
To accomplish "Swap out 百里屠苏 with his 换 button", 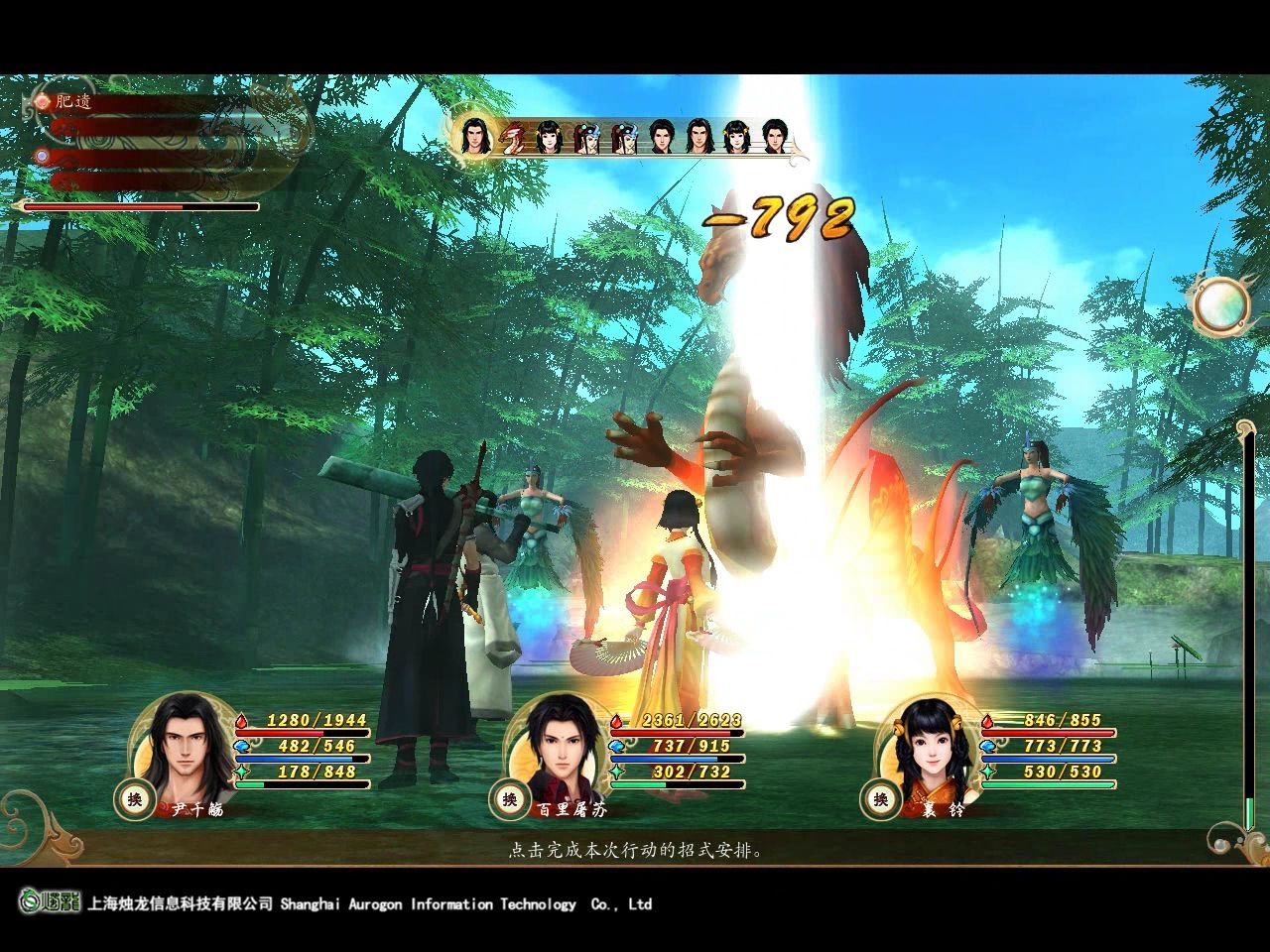I will (509, 799).
